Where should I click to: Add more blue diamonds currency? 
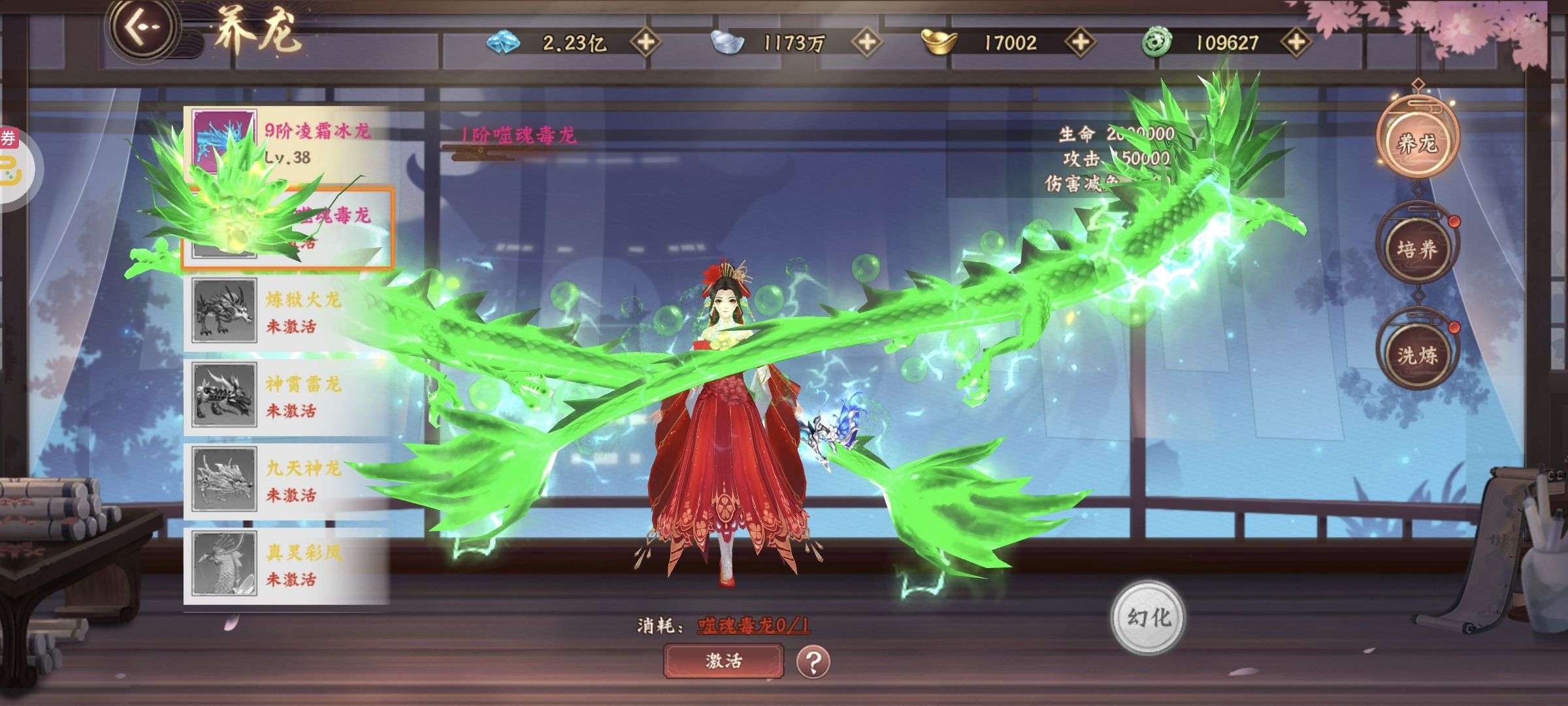(x=645, y=42)
